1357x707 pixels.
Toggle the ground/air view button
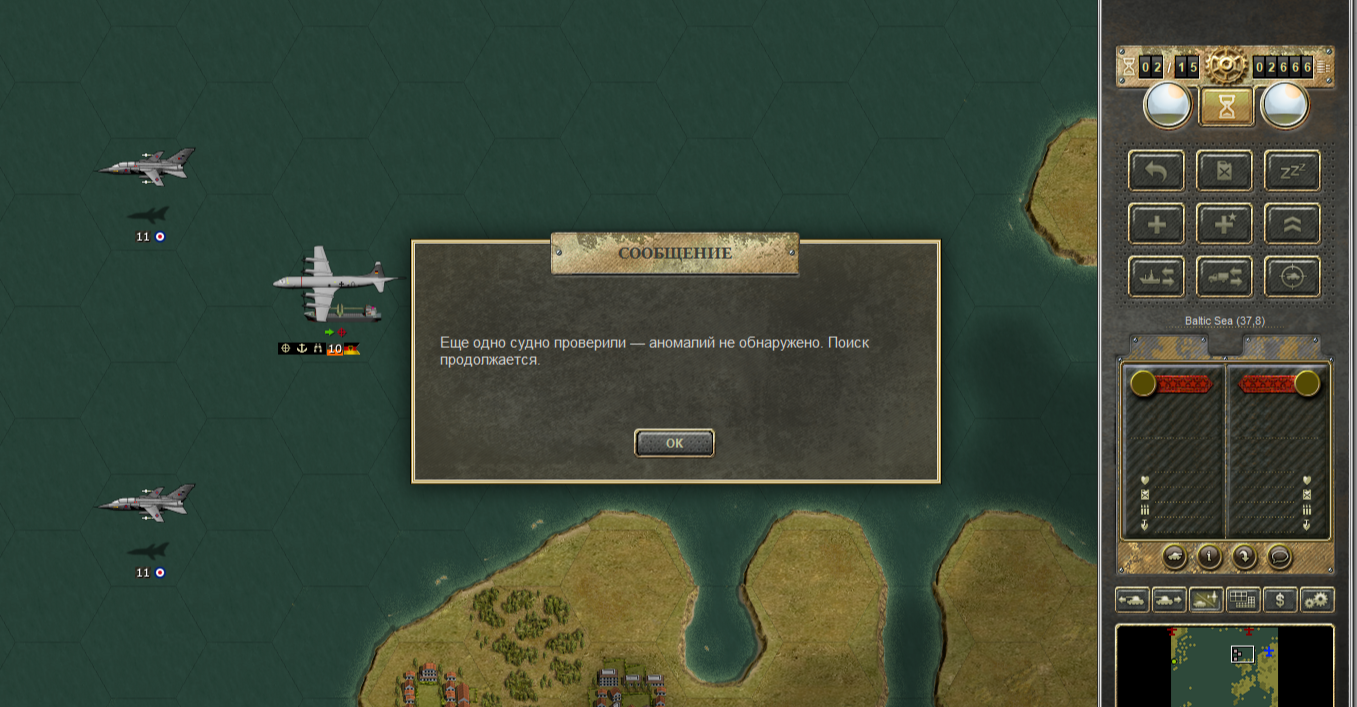(1205, 600)
